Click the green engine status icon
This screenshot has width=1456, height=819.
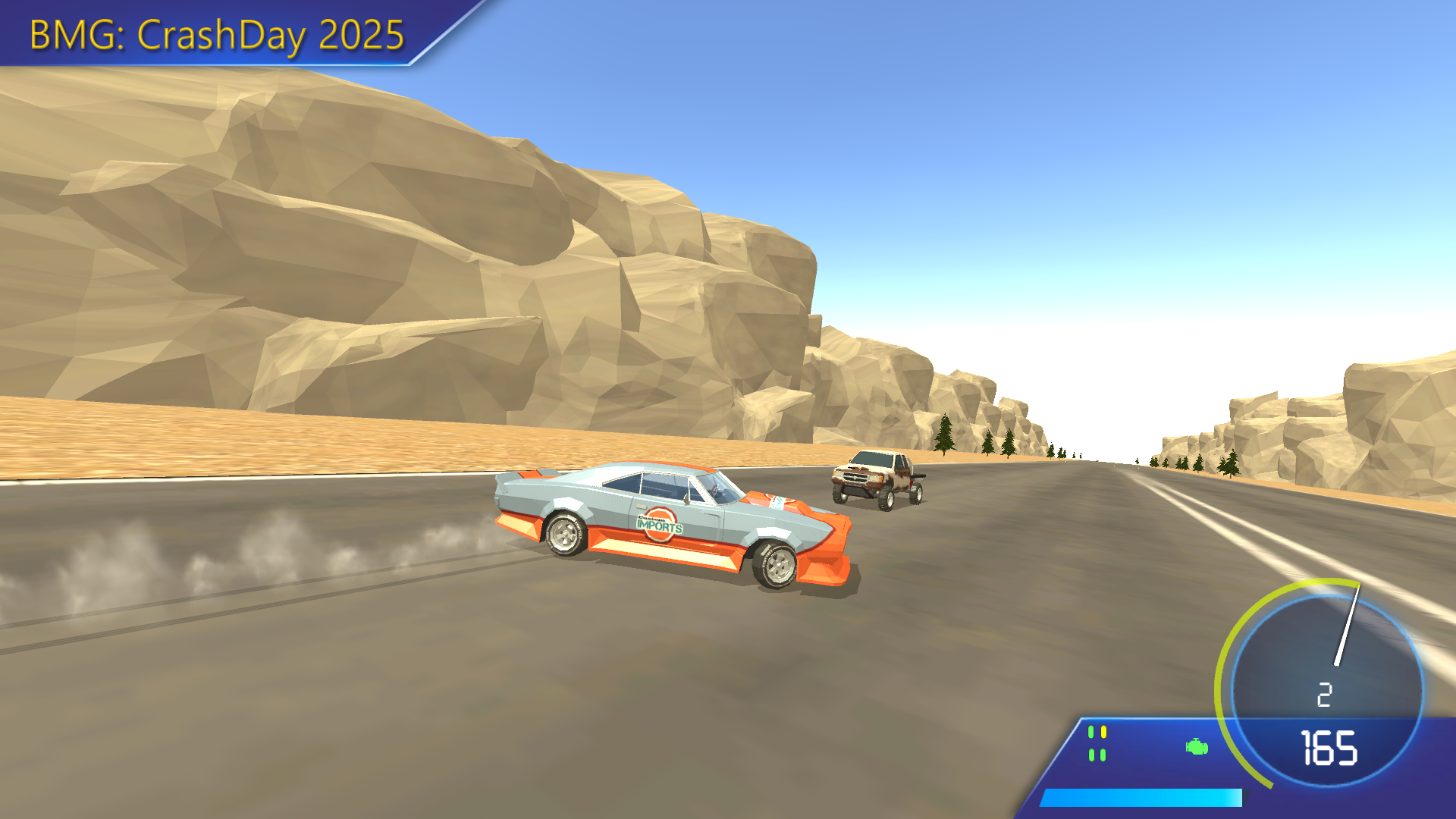click(1197, 746)
